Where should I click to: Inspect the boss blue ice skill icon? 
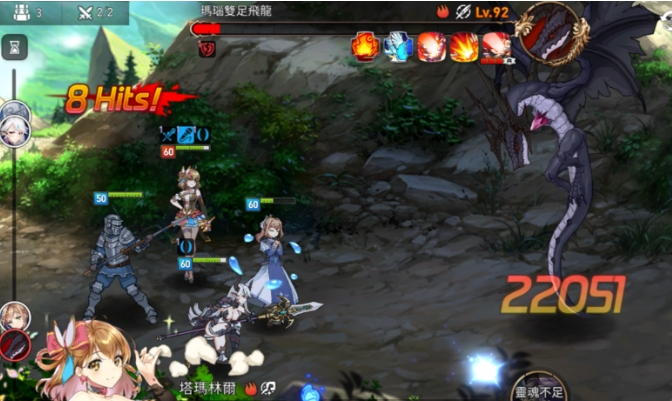click(x=398, y=46)
